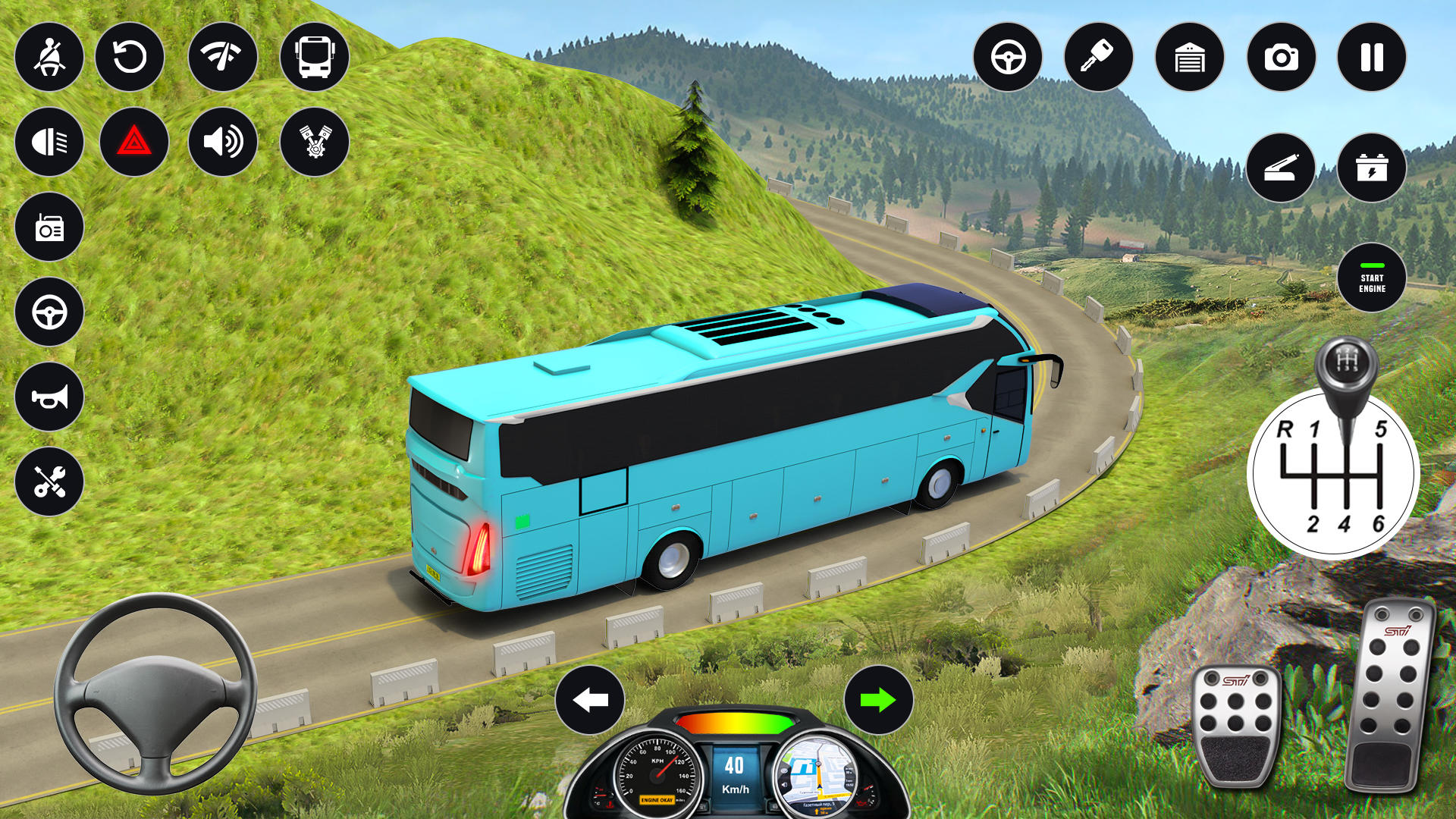Activate the green right turn arrow
The image size is (1456, 819).
tap(878, 700)
